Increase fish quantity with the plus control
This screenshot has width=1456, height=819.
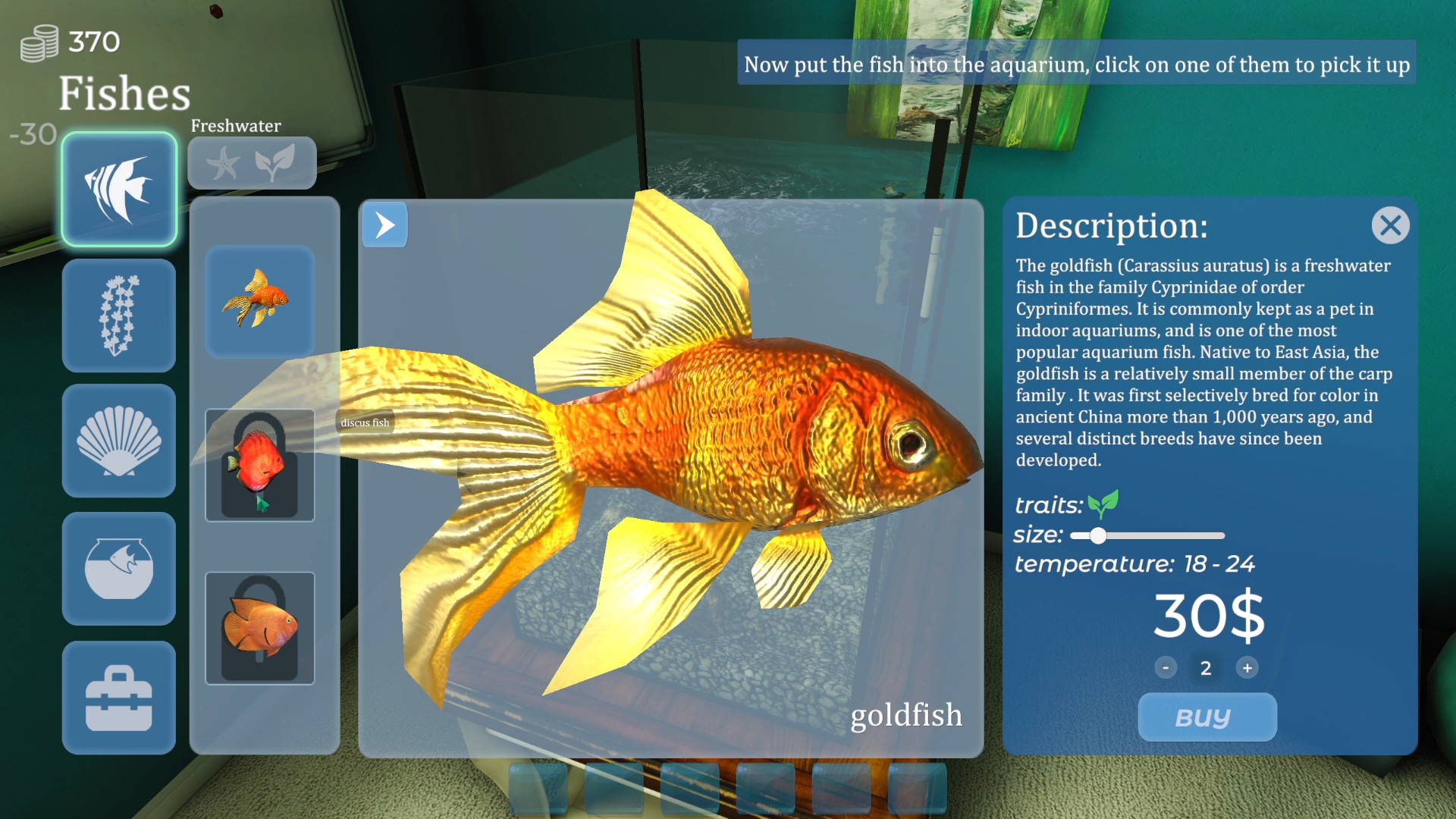click(x=1248, y=668)
